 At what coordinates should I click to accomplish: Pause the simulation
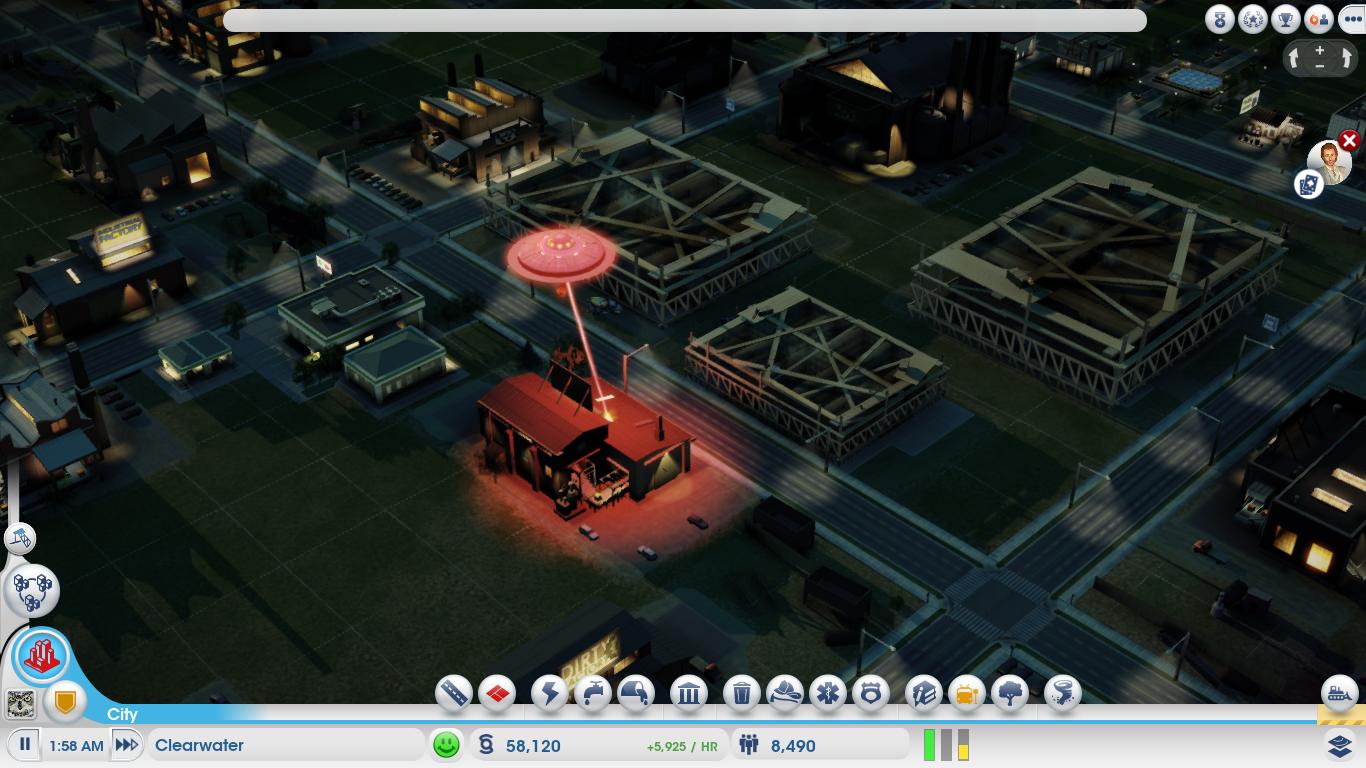point(25,745)
